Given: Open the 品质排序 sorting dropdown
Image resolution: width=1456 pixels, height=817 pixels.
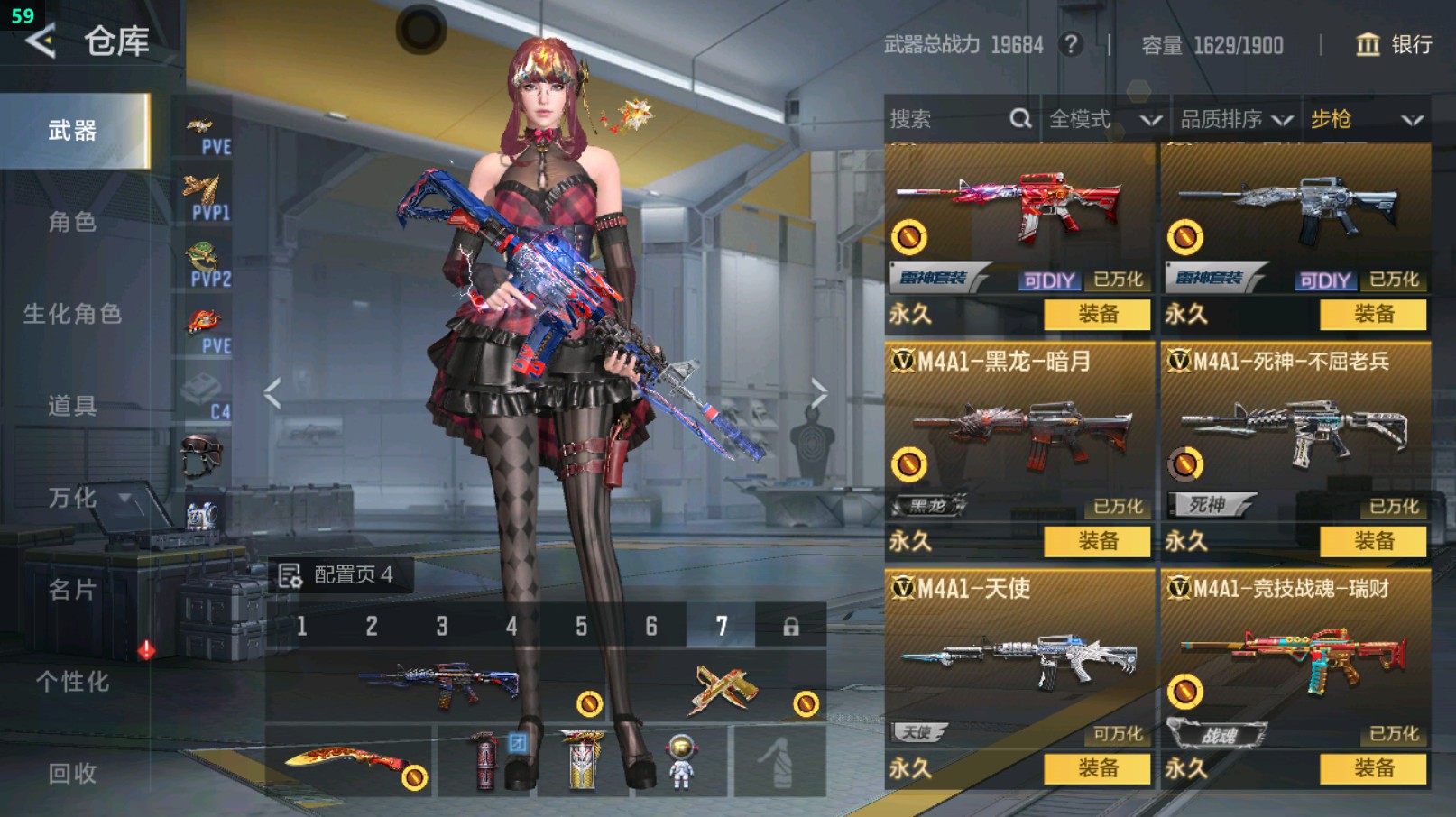Looking at the screenshot, I should [x=1236, y=119].
